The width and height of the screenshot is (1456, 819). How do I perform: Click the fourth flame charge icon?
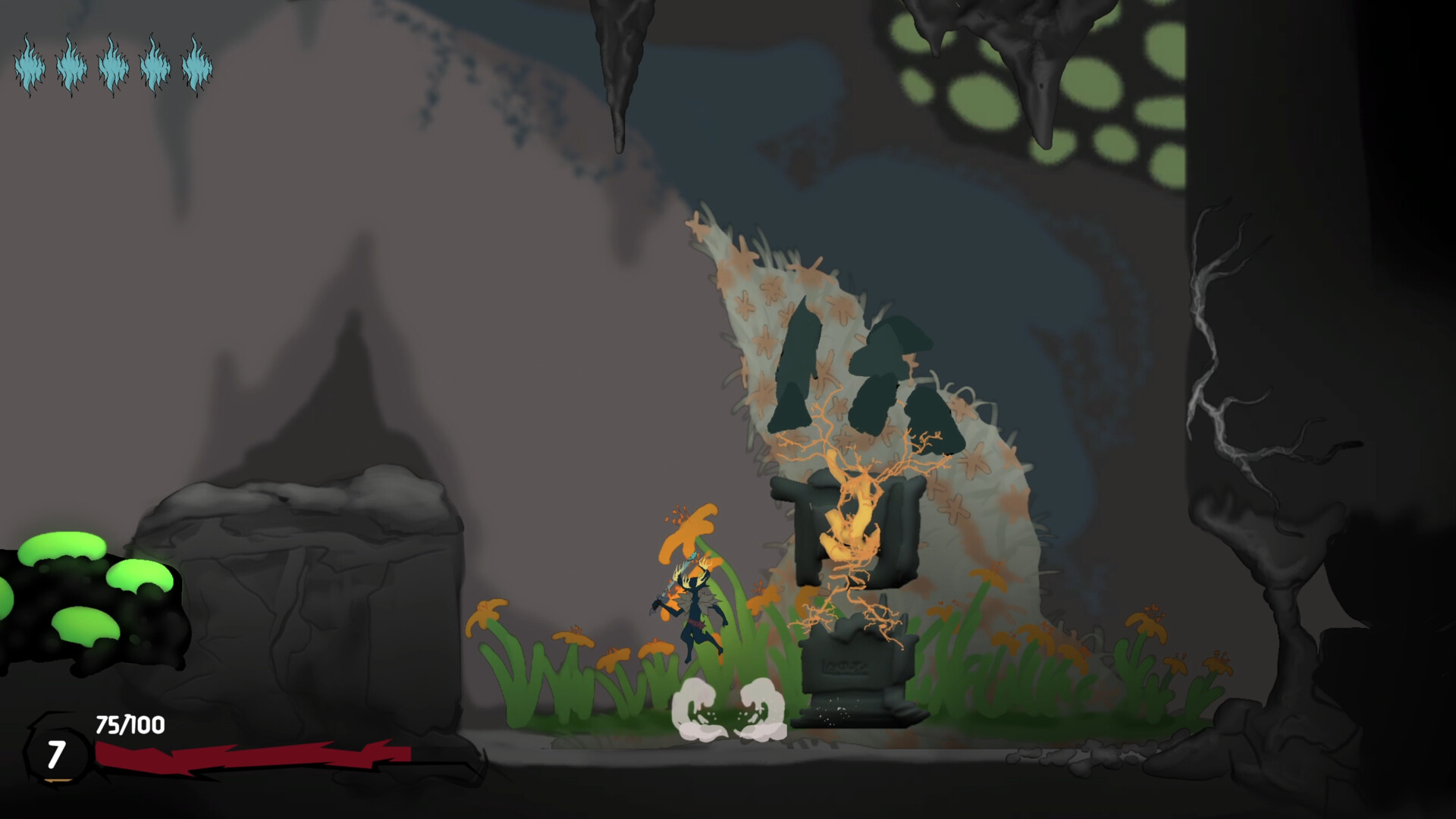coord(155,68)
